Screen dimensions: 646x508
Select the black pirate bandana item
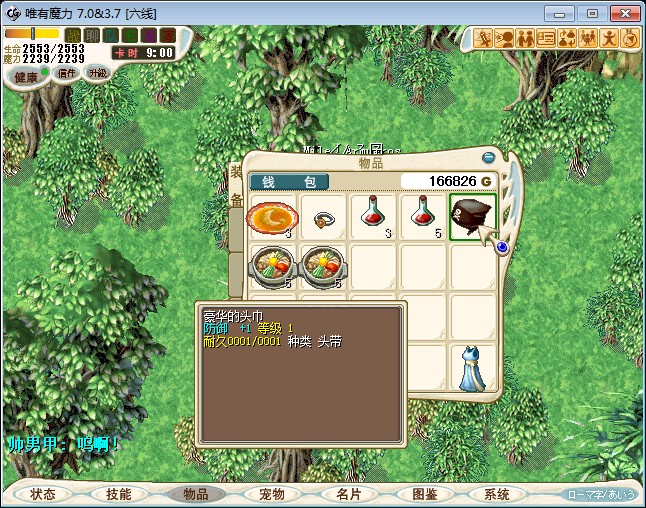[x=473, y=217]
